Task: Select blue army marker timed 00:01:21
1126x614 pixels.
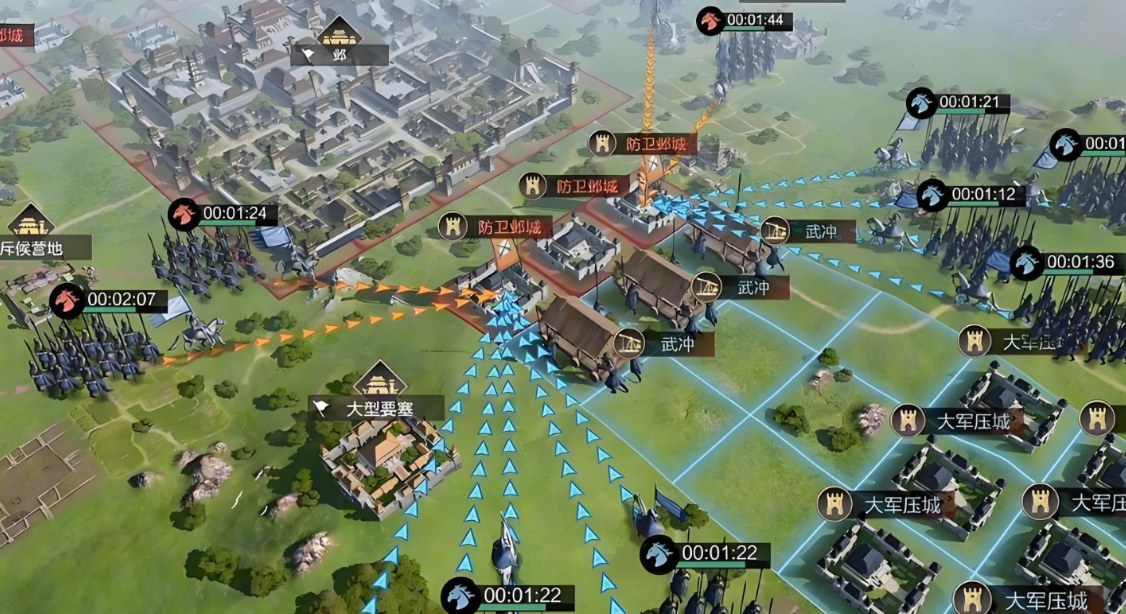Action: click(x=921, y=102)
